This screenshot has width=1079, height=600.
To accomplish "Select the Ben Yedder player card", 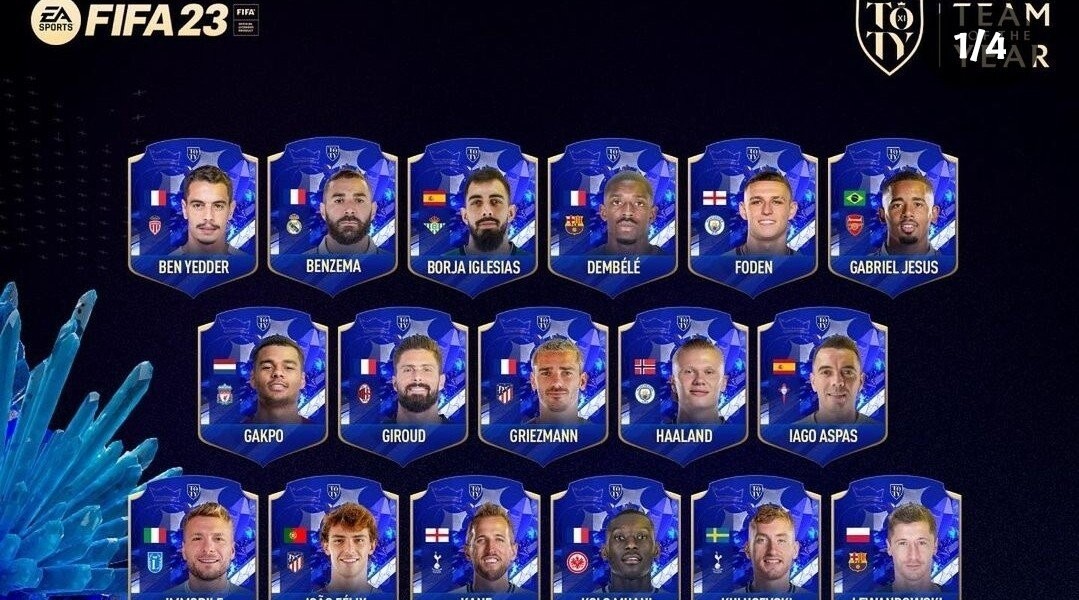I will (x=193, y=216).
